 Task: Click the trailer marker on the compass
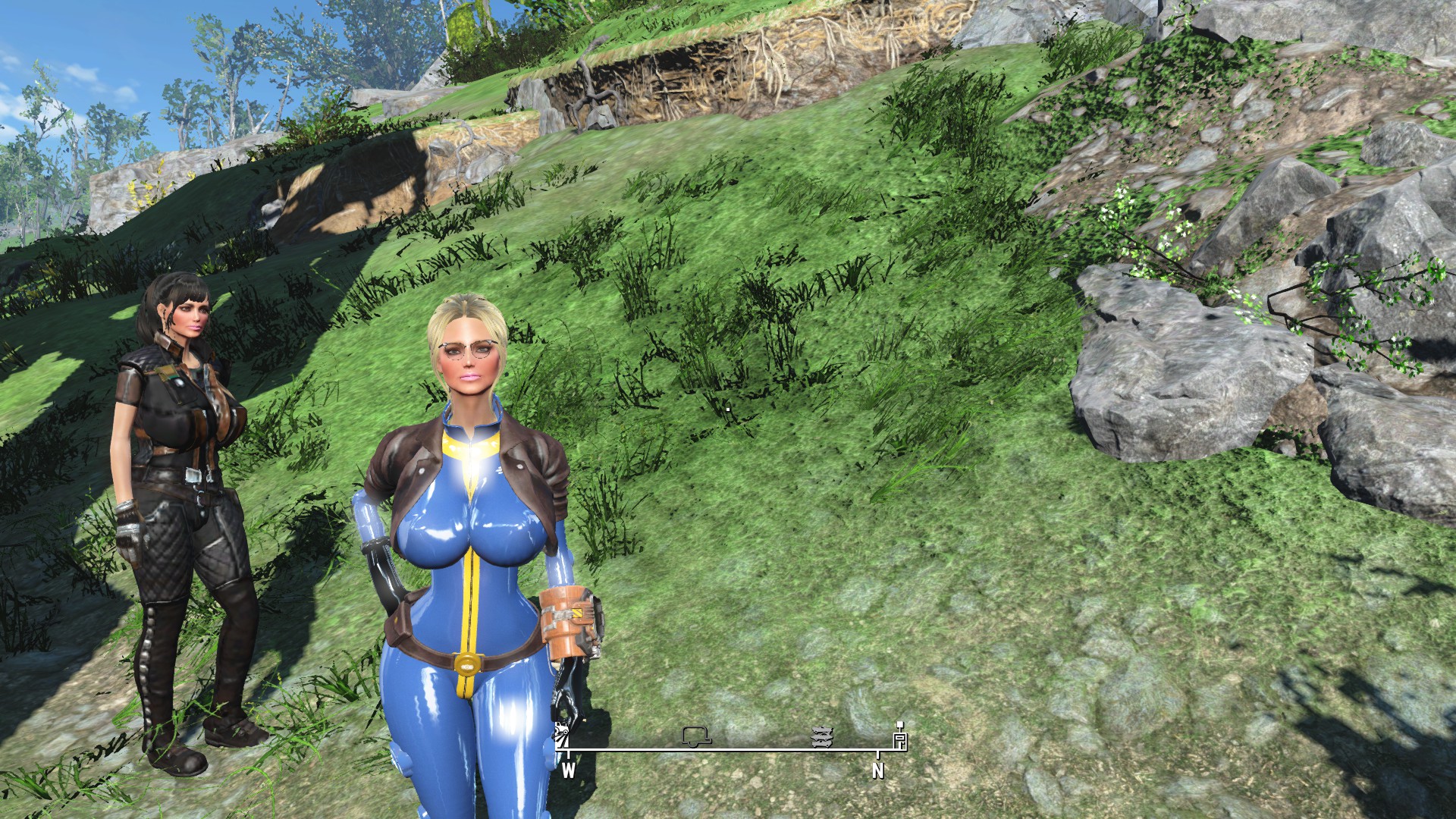[695, 736]
